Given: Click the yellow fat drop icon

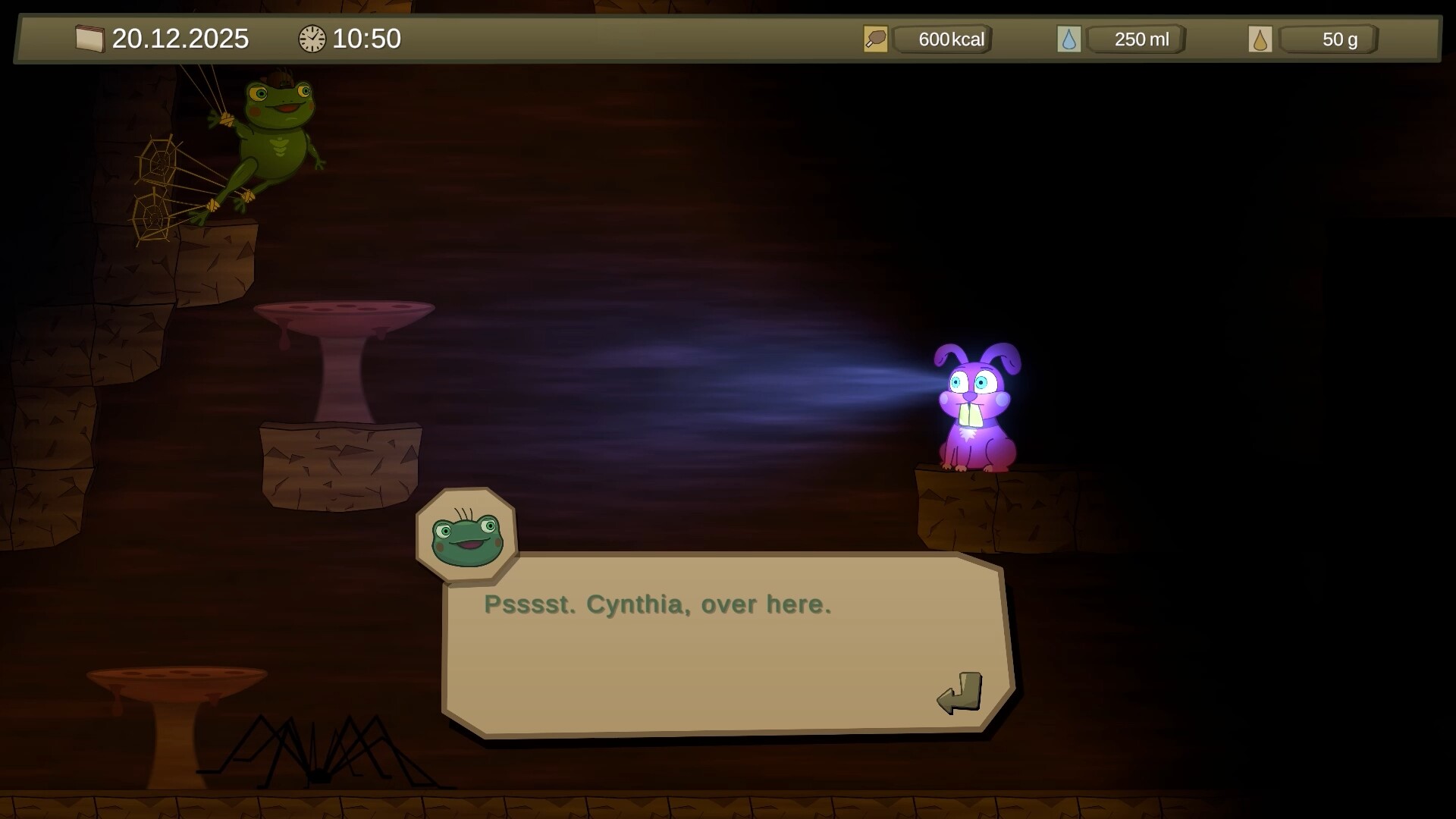Looking at the screenshot, I should pos(1261,38).
